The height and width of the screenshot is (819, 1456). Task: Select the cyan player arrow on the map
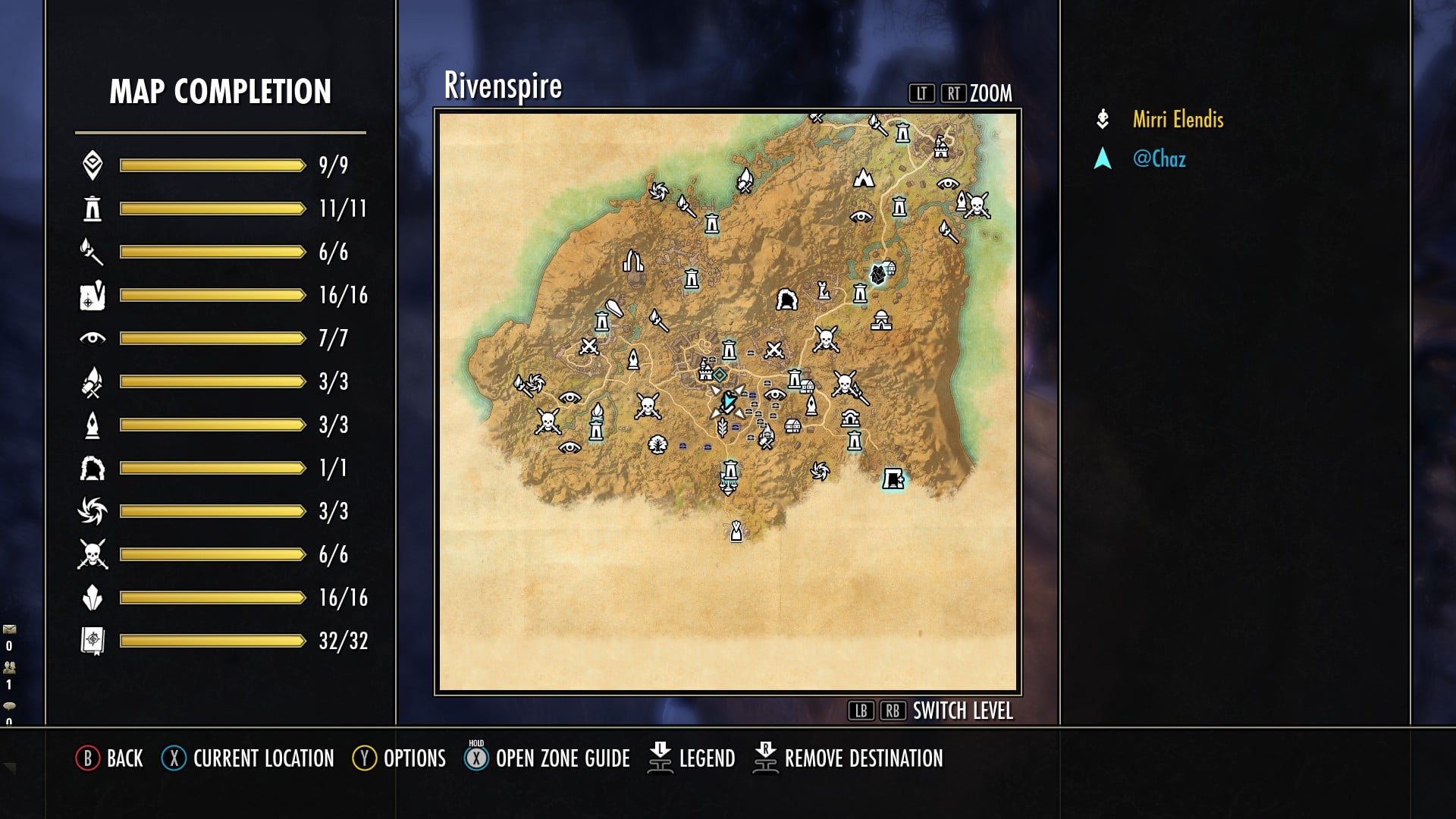pos(728,401)
